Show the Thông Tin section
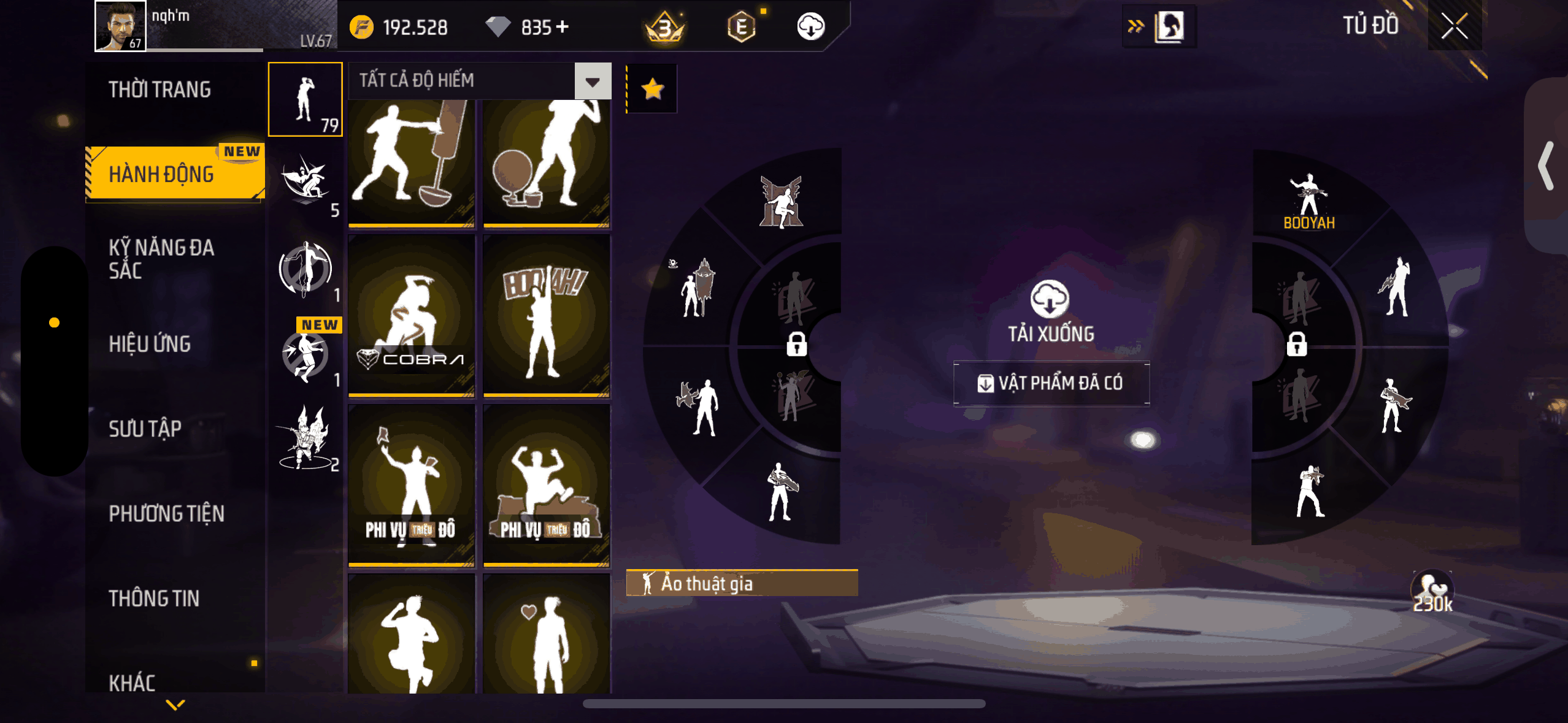The height and width of the screenshot is (723, 1568). [154, 598]
